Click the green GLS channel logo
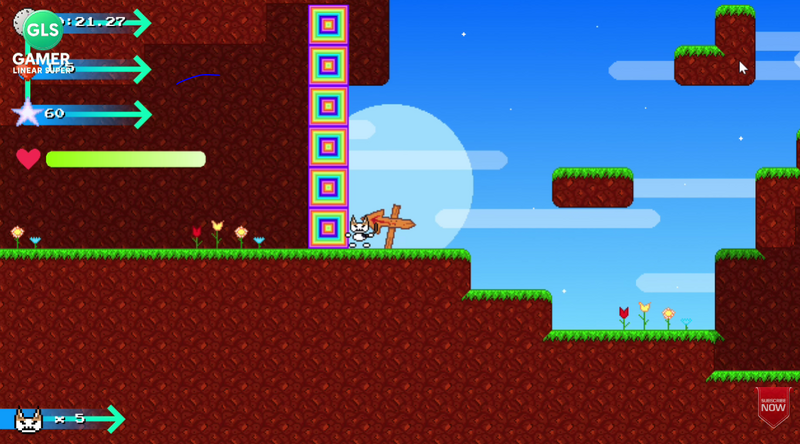 pos(43,30)
